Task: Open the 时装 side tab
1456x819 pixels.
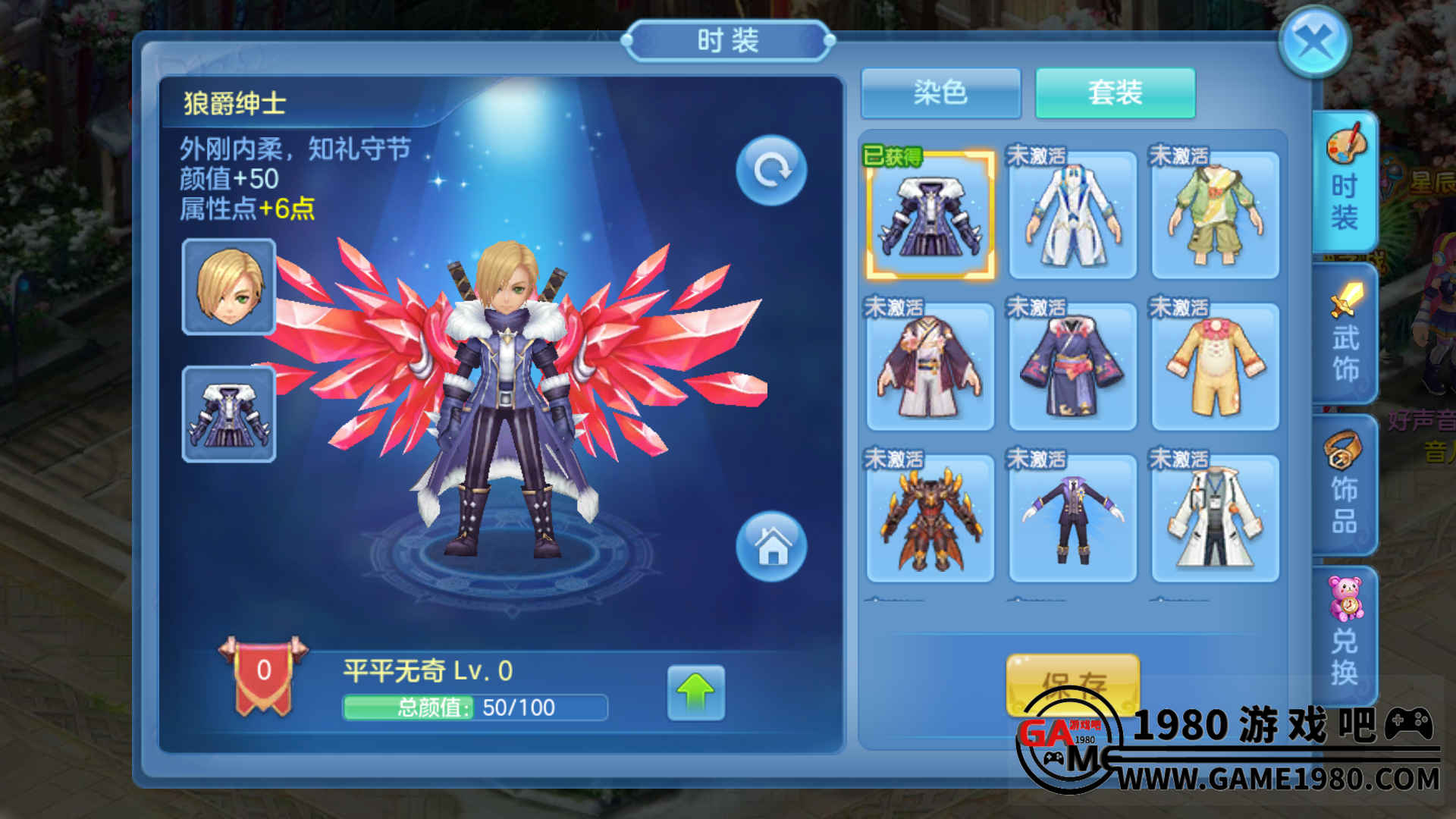Action: pos(1344,182)
